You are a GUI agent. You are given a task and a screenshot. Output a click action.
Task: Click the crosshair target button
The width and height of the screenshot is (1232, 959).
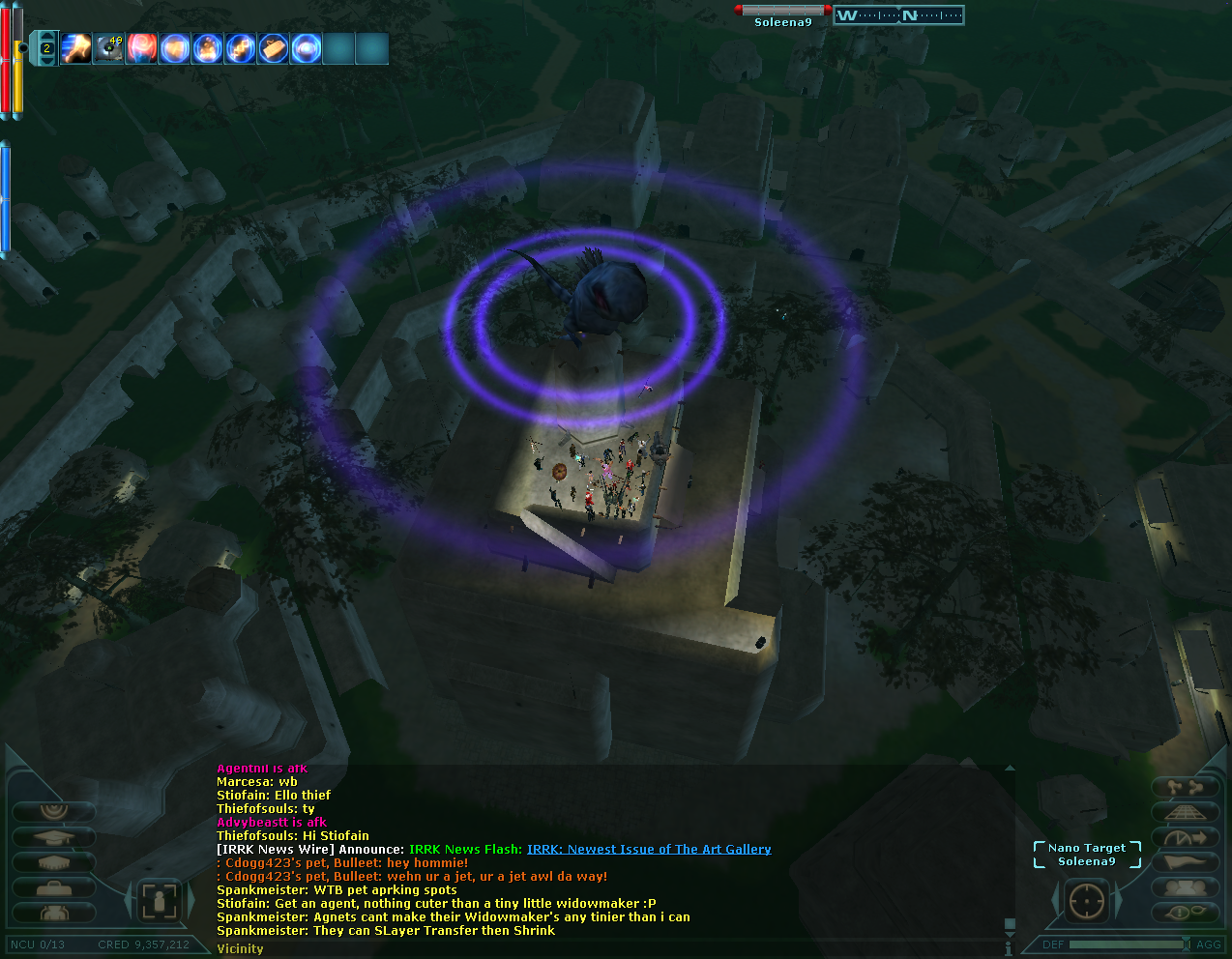pyautogui.click(x=1086, y=901)
